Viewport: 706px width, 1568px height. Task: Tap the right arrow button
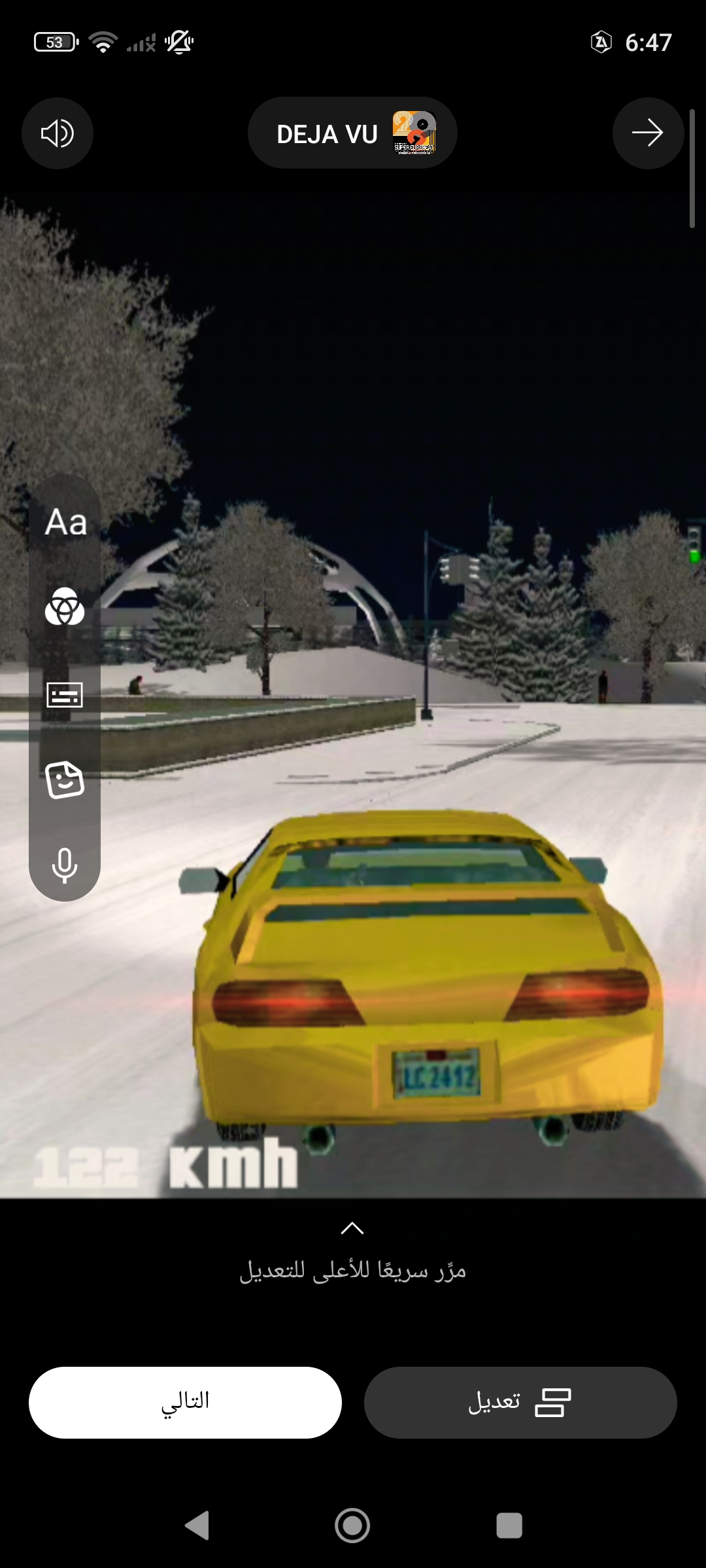(648, 133)
